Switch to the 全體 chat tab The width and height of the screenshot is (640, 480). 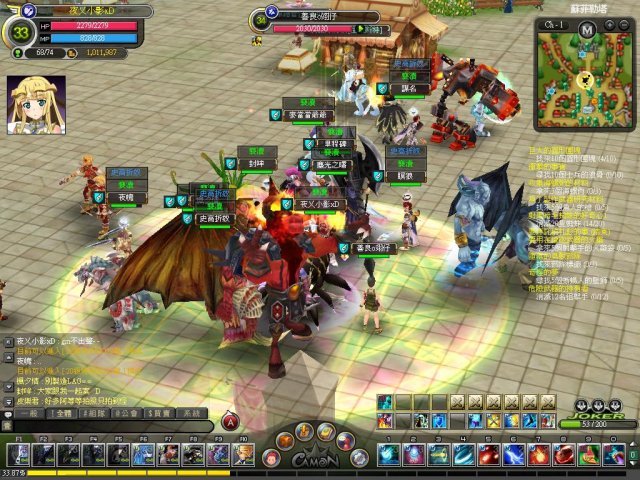point(62,413)
